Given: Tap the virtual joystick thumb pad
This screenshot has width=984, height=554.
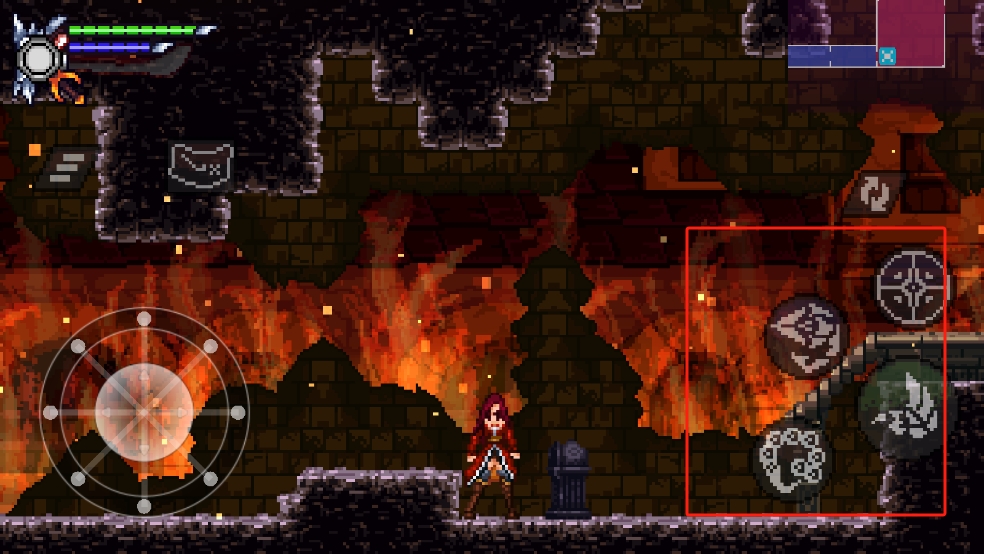Looking at the screenshot, I should pos(144,412).
